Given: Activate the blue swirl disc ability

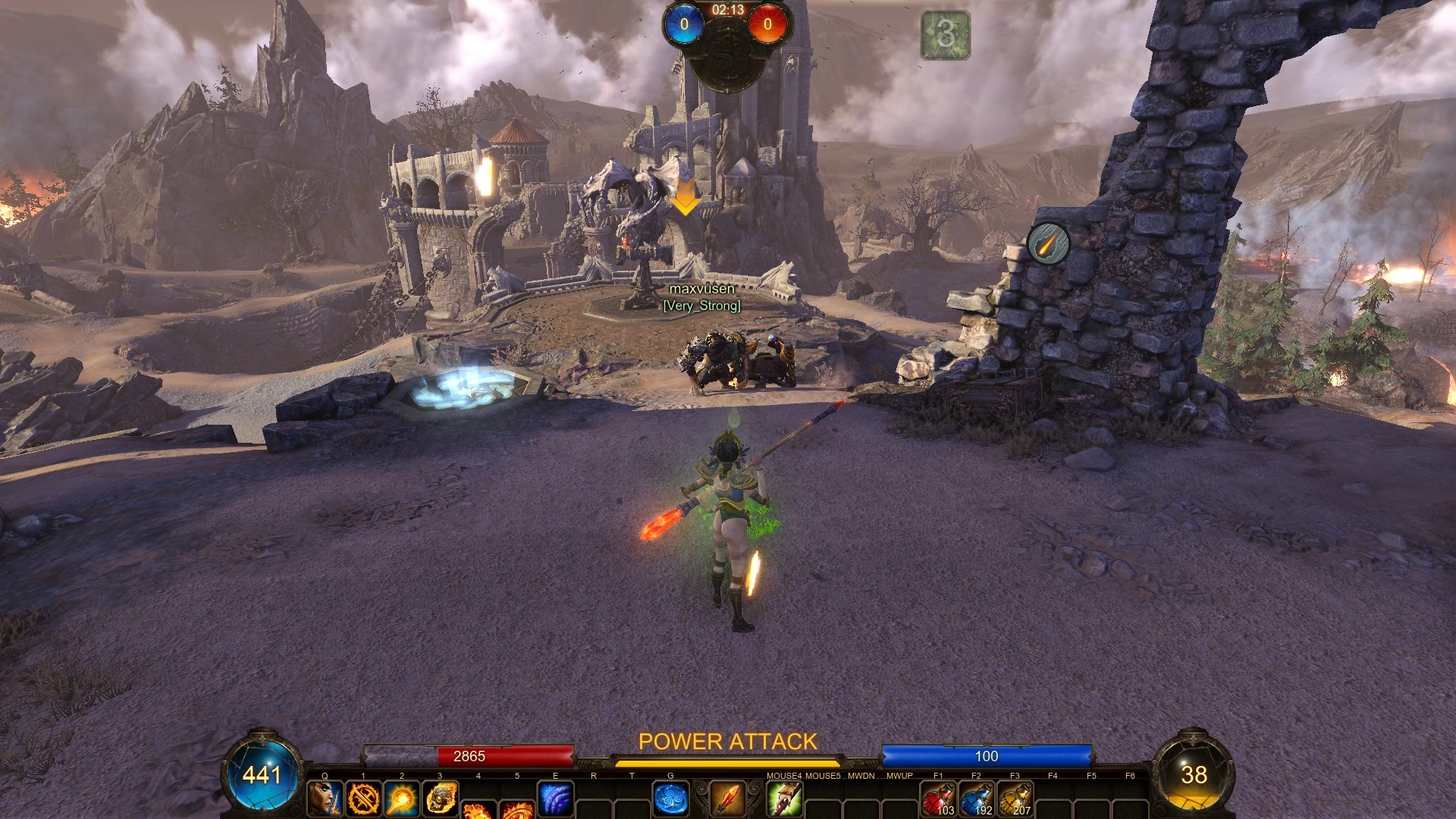Looking at the screenshot, I should pos(670,799).
